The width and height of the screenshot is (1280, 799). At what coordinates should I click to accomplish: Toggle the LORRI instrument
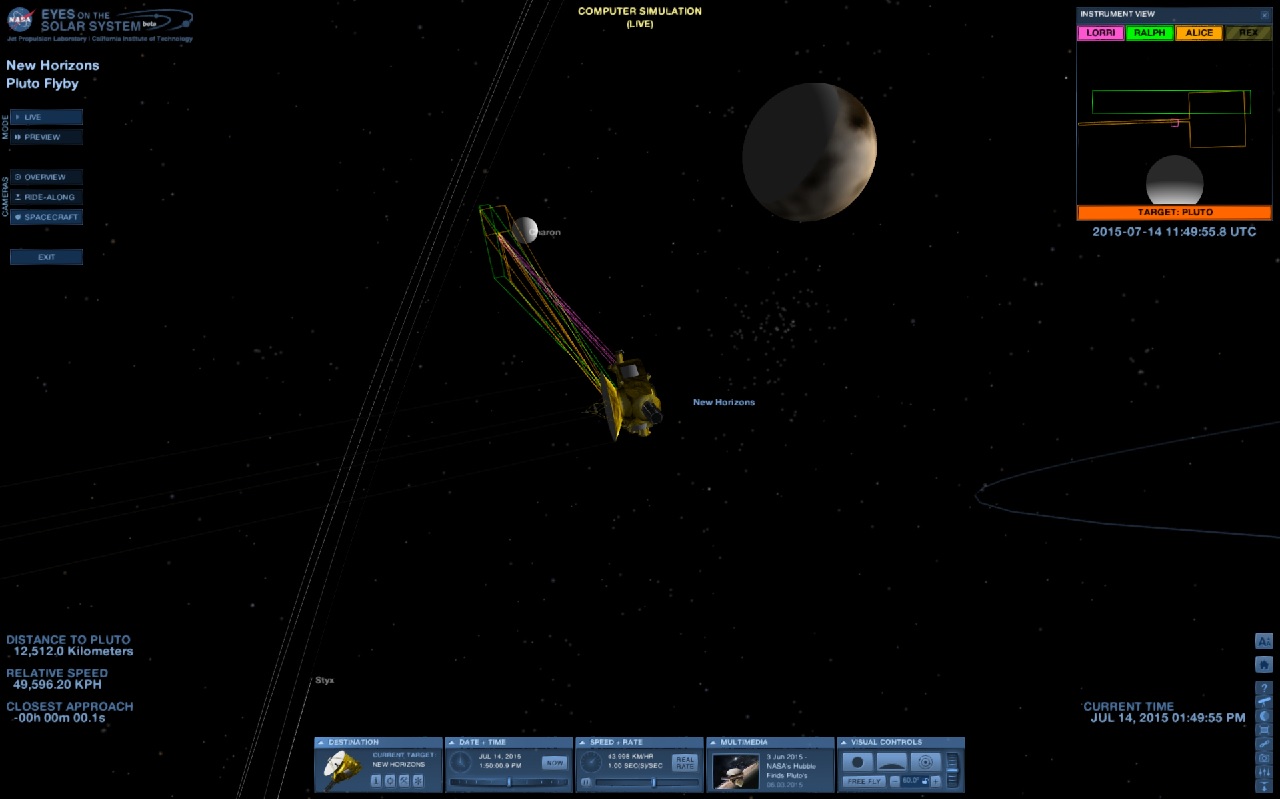click(1100, 33)
